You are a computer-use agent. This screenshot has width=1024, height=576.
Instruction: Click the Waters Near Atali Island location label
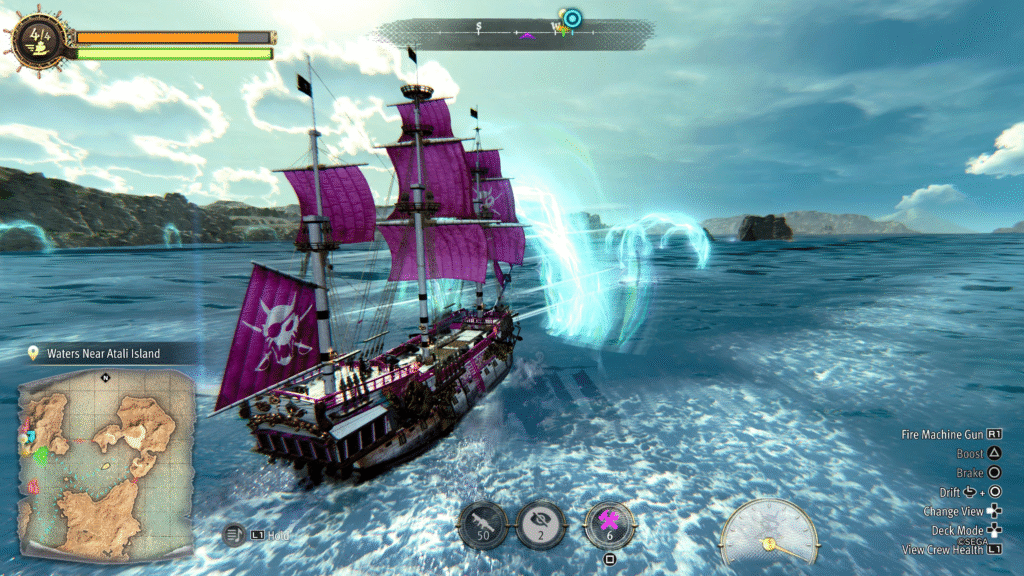(105, 353)
